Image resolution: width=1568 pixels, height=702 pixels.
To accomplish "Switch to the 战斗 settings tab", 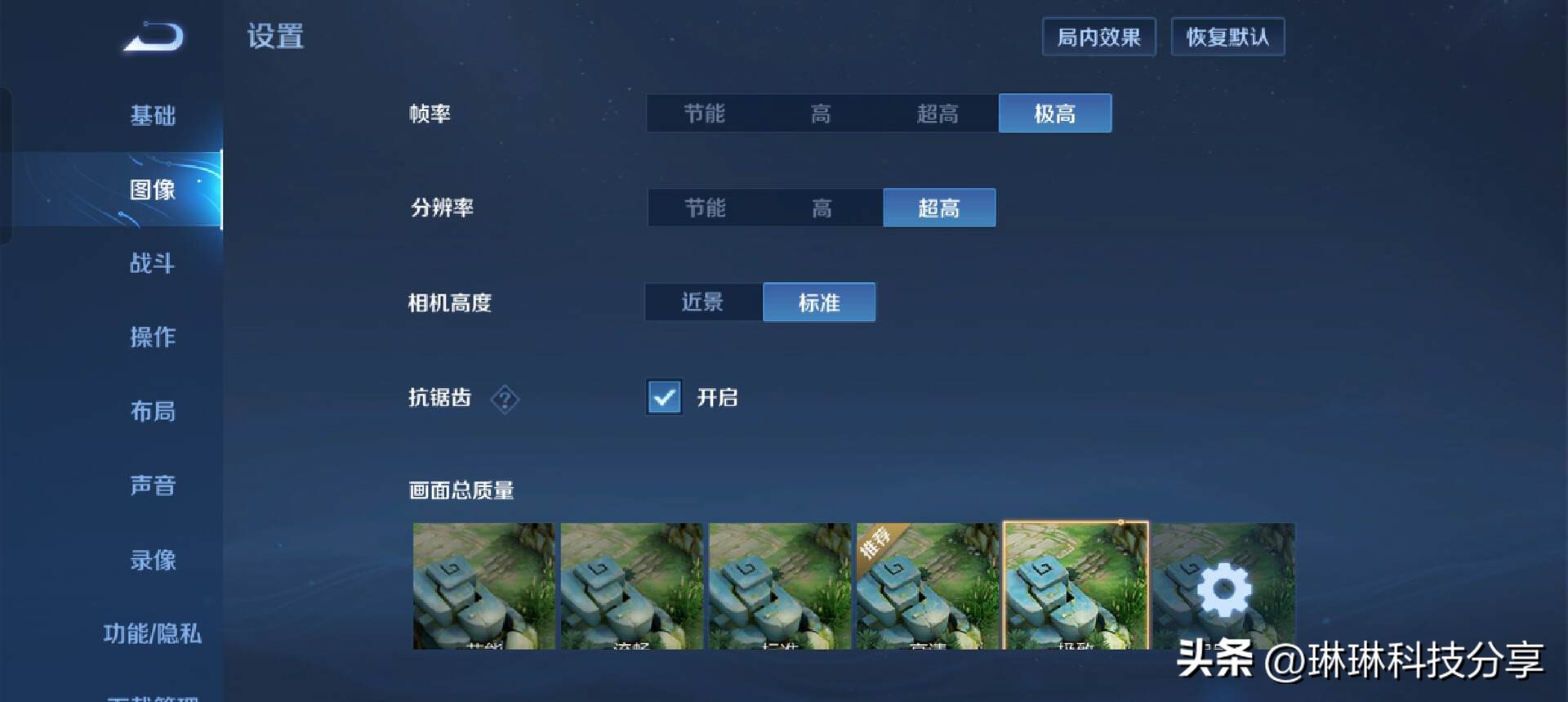I will click(x=152, y=264).
